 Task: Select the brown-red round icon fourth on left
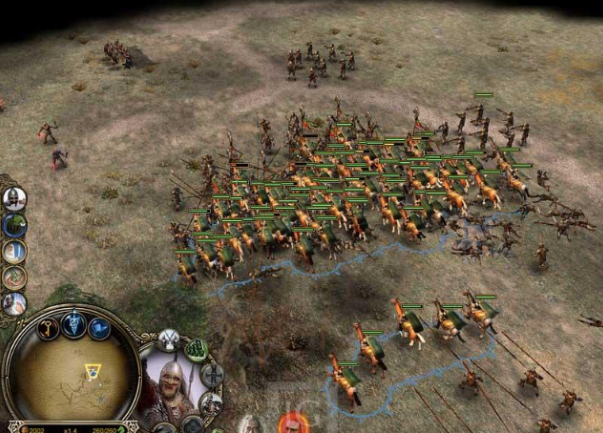(13, 277)
